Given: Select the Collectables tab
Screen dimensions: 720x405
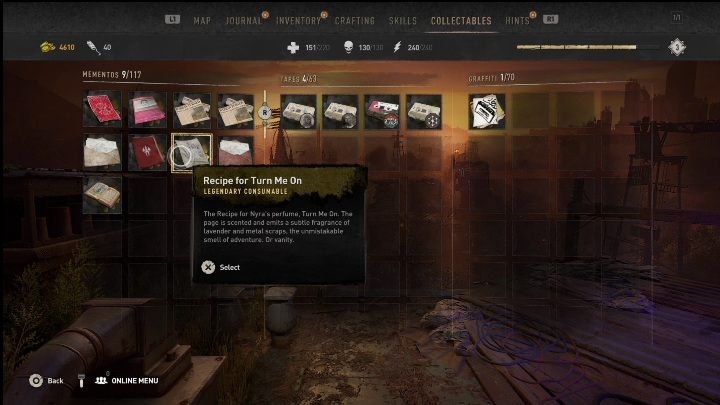Looking at the screenshot, I should (461, 20).
